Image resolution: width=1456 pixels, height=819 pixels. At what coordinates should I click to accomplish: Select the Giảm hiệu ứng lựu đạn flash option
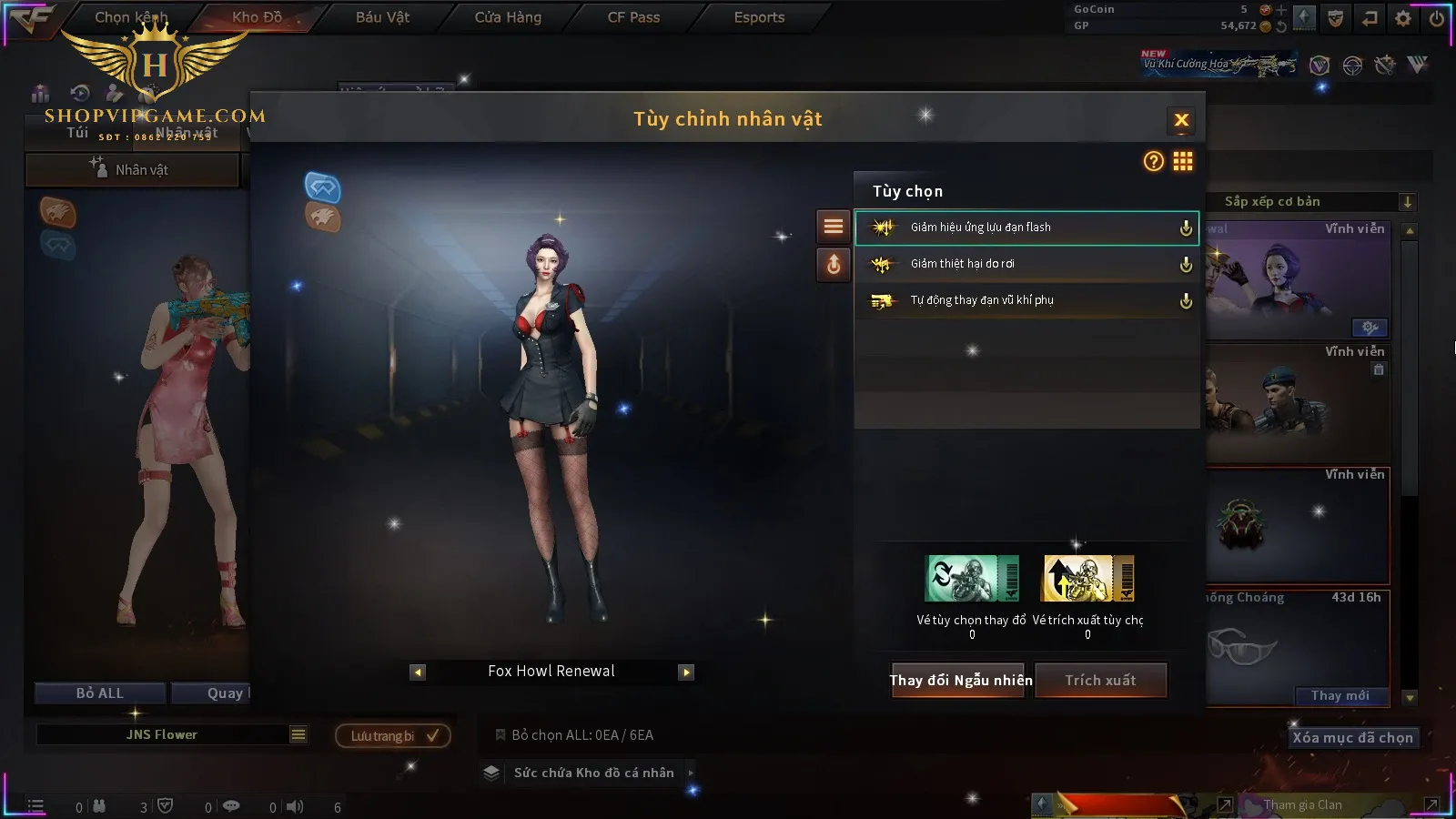pos(1026,227)
